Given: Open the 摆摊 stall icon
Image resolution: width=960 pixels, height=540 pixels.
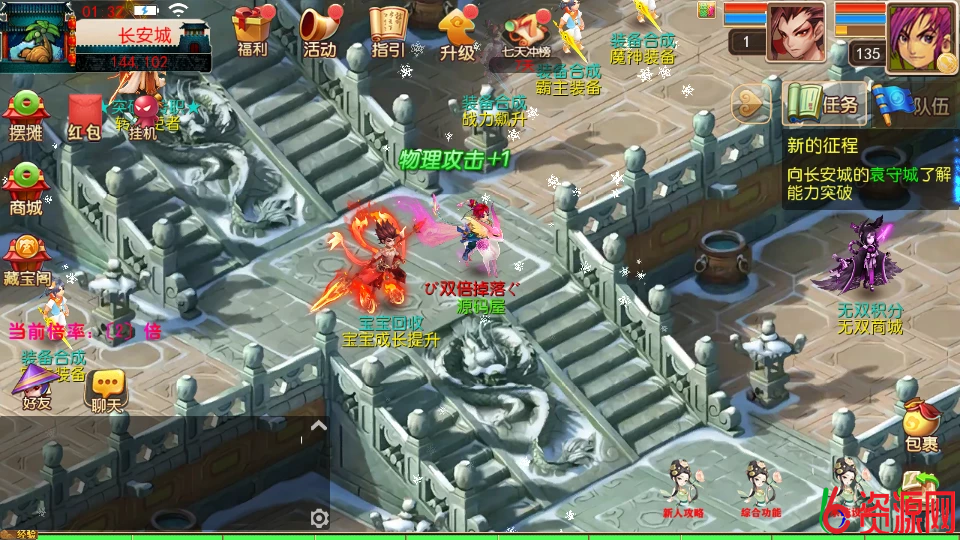Looking at the screenshot, I should click(x=26, y=113).
